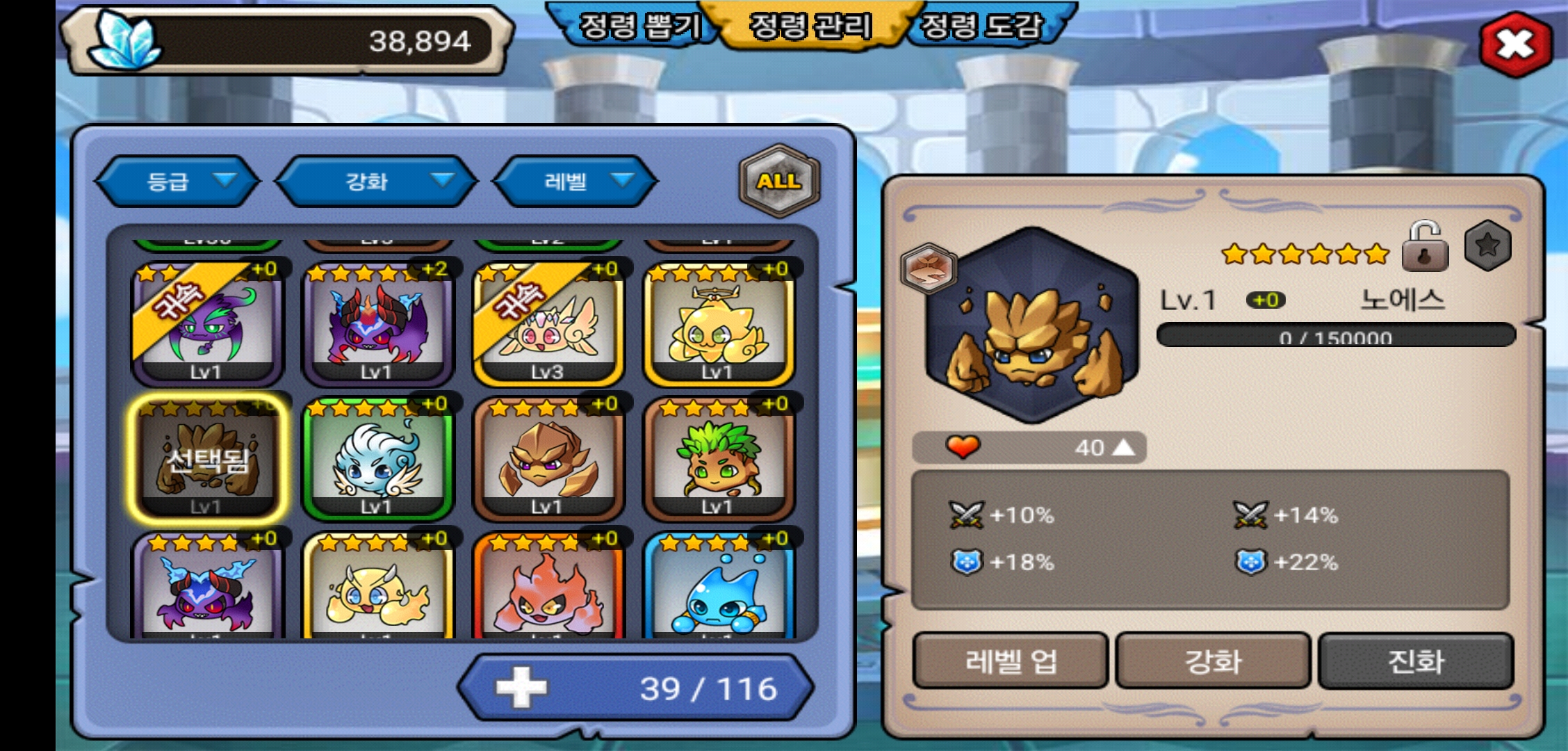Mark spirit with the star favorite hexagon
The width and height of the screenshot is (1568, 751).
tap(1487, 245)
